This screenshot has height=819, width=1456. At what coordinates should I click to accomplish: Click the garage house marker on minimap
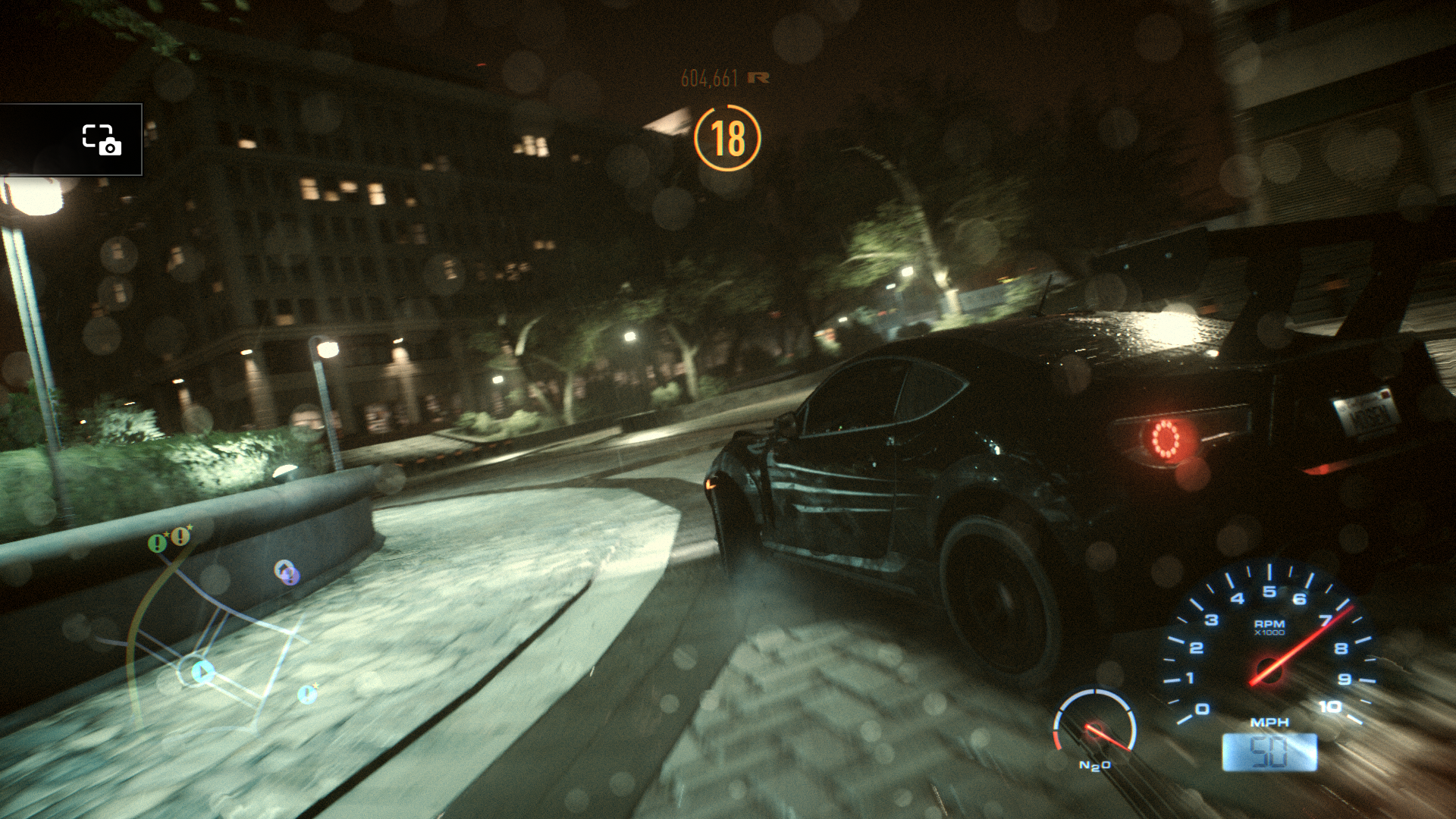(x=286, y=573)
